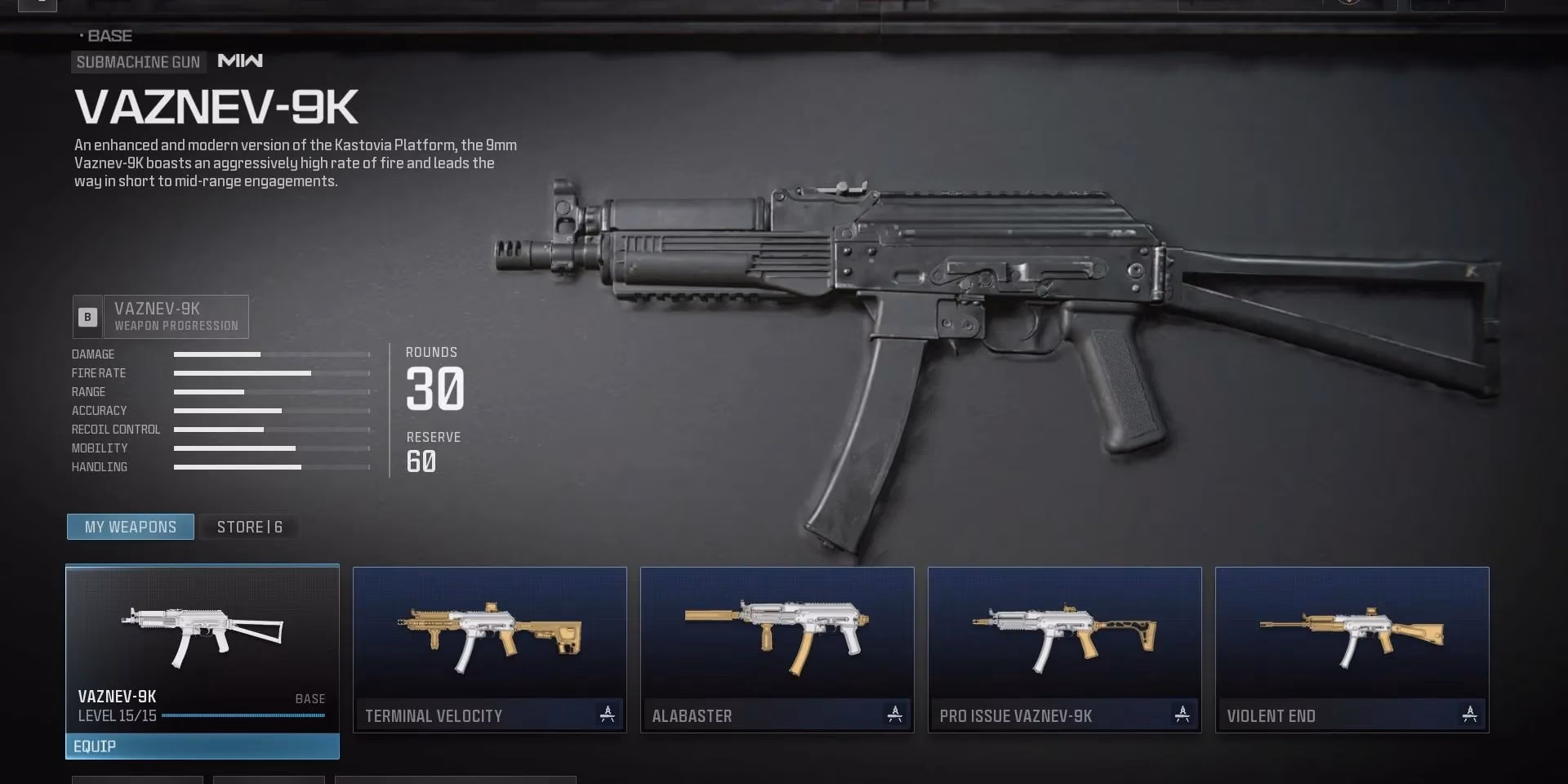The height and width of the screenshot is (784, 1568).
Task: Click the MW game badge icon
Action: coord(239,61)
